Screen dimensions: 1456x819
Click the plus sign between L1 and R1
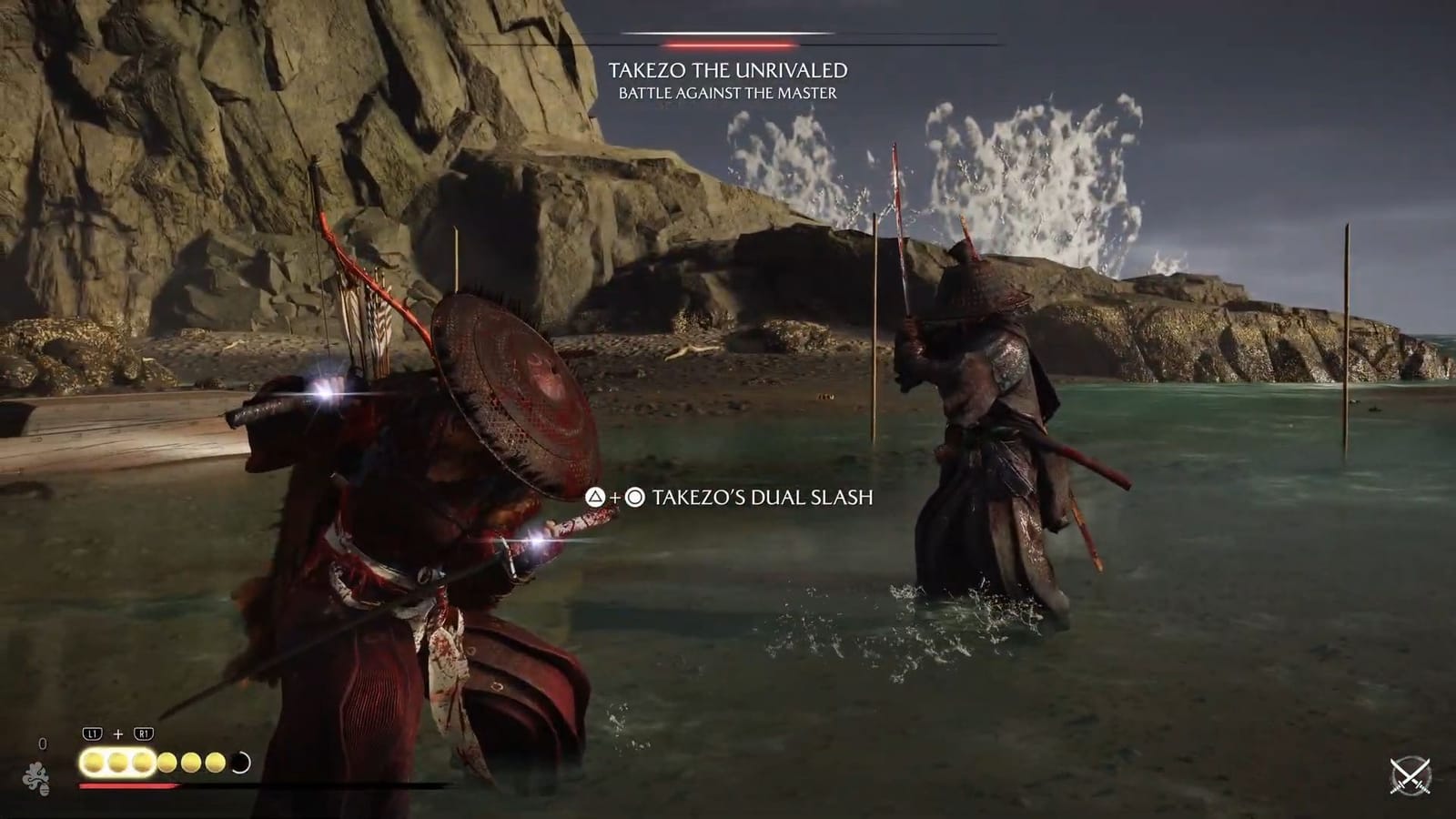[118, 733]
